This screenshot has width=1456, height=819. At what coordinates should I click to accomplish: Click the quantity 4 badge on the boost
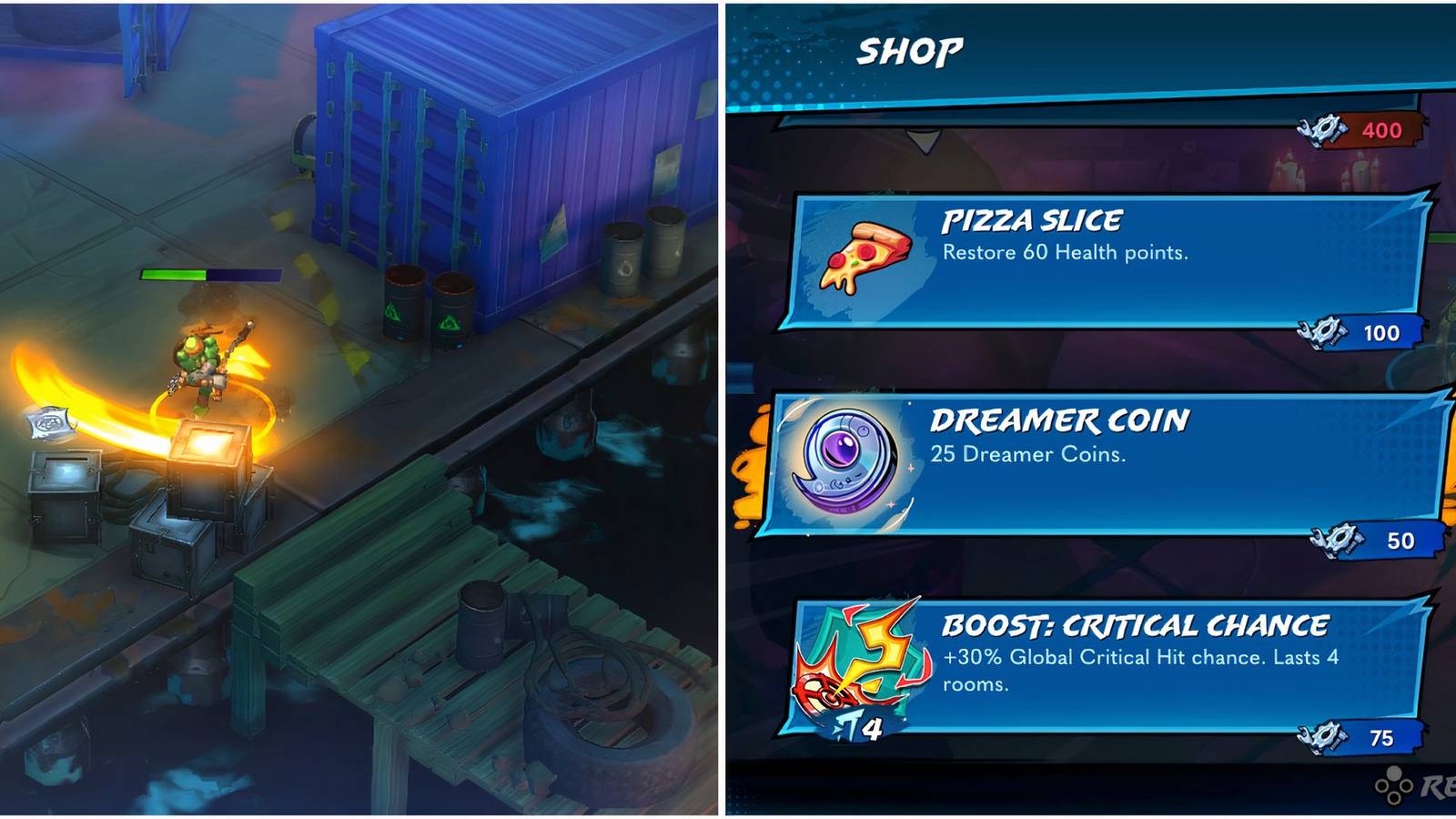873,725
